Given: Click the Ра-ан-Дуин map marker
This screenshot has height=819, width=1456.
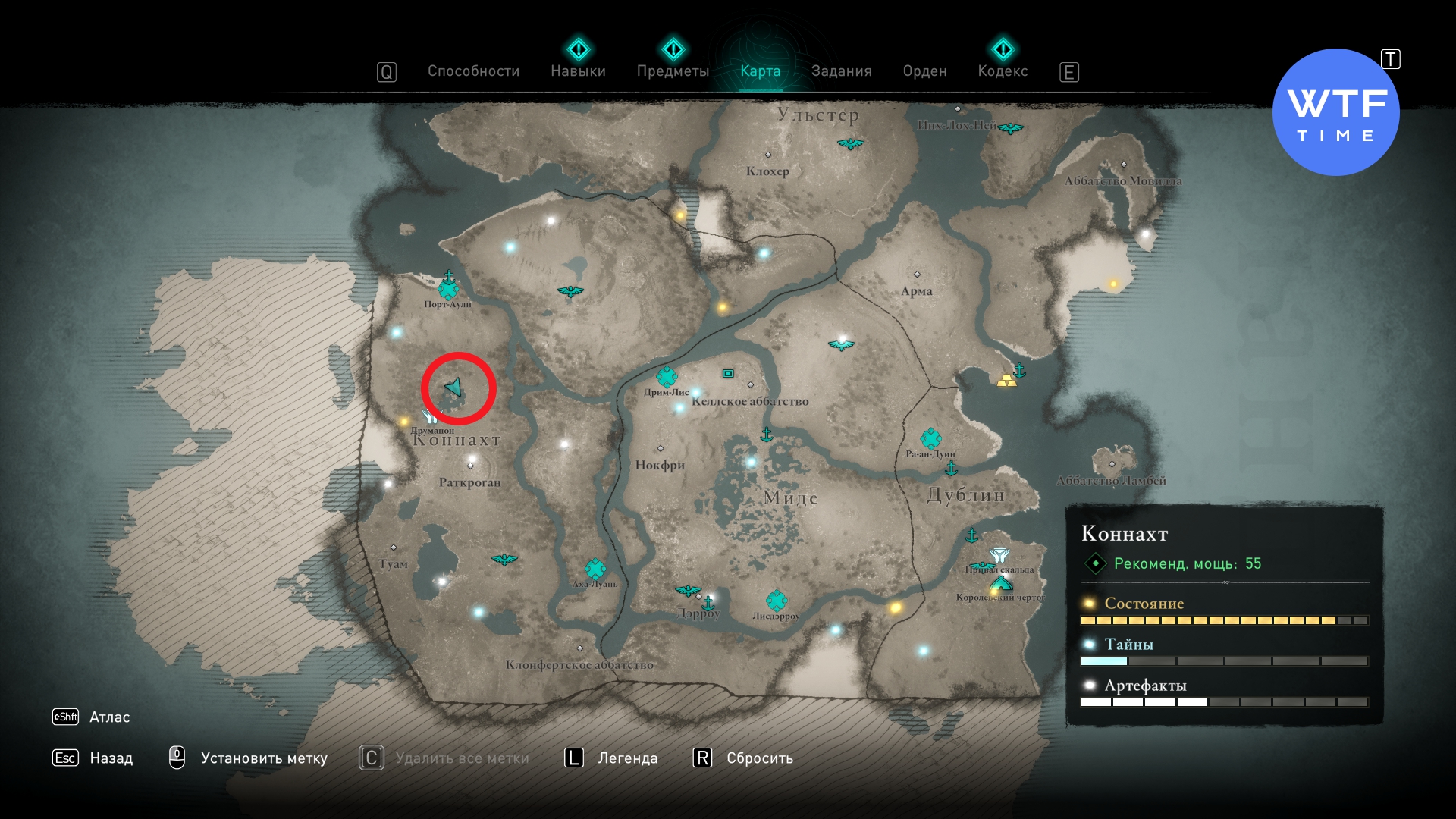Looking at the screenshot, I should (x=930, y=438).
